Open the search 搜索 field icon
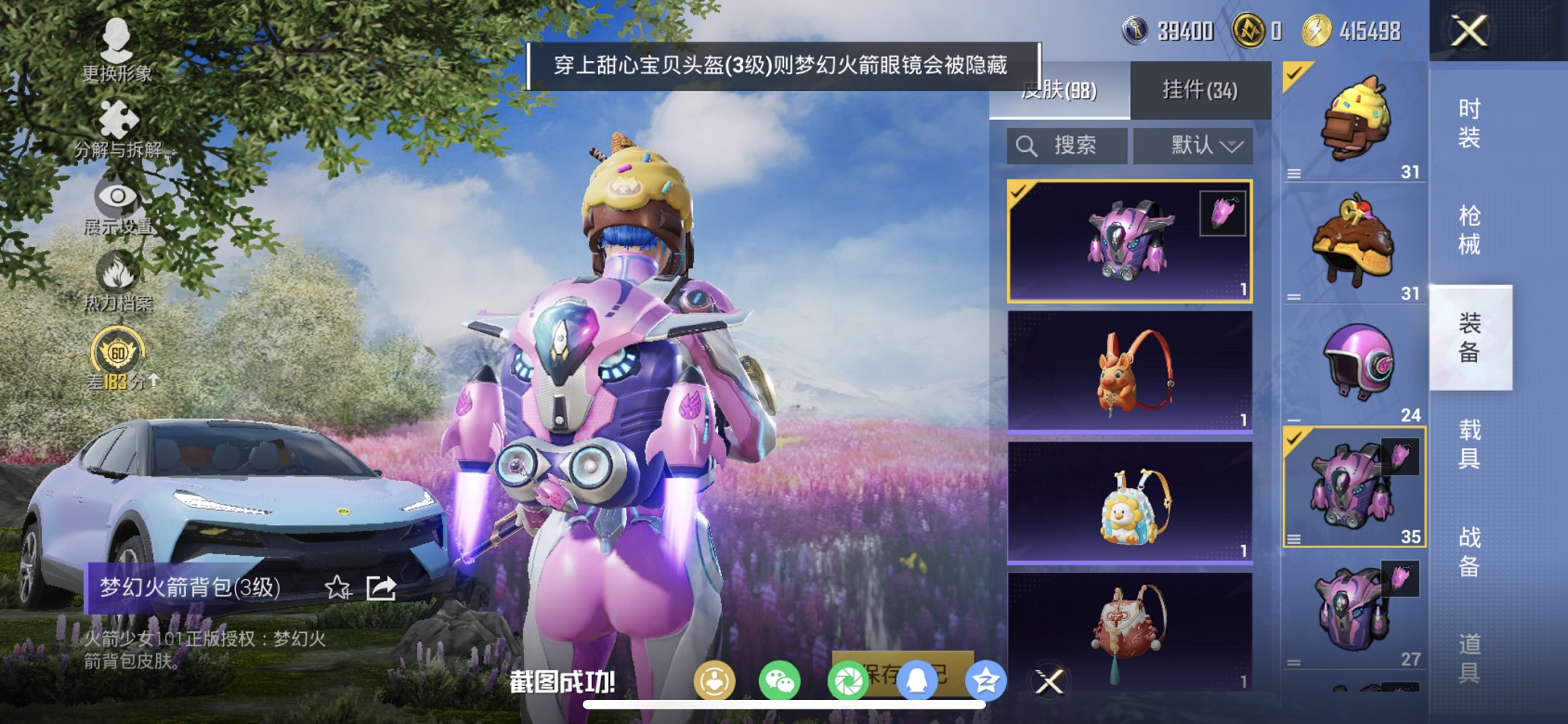 click(1027, 145)
